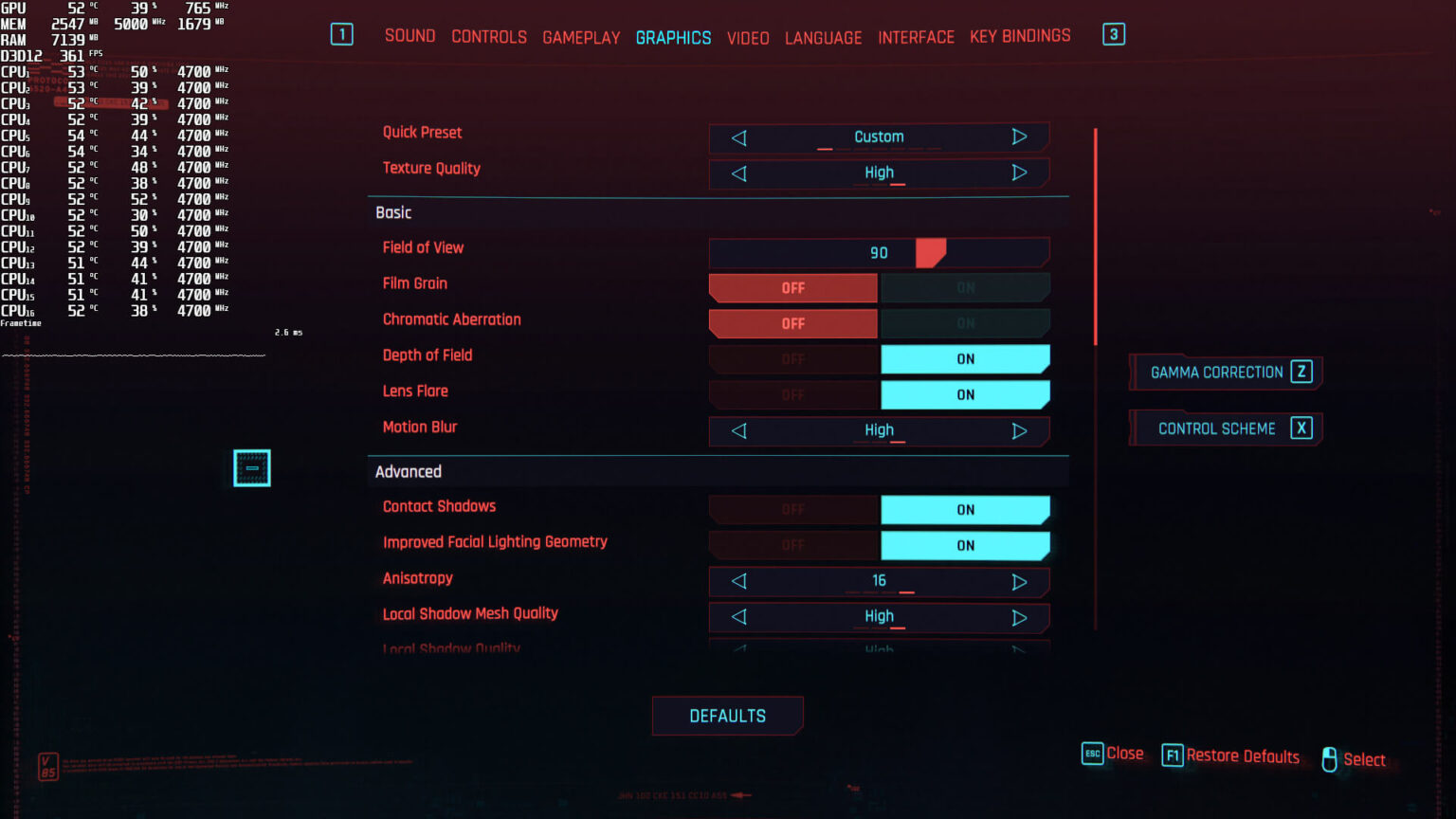
Task: Turn Depth of Field off
Action: (793, 359)
